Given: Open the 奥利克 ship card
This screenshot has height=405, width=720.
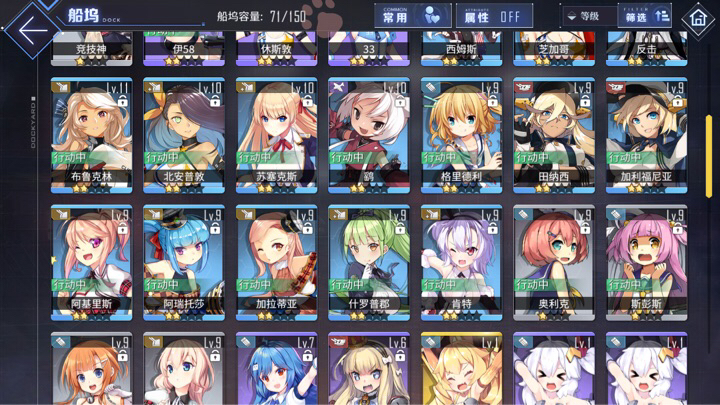Looking at the screenshot, I should pyautogui.click(x=551, y=261).
